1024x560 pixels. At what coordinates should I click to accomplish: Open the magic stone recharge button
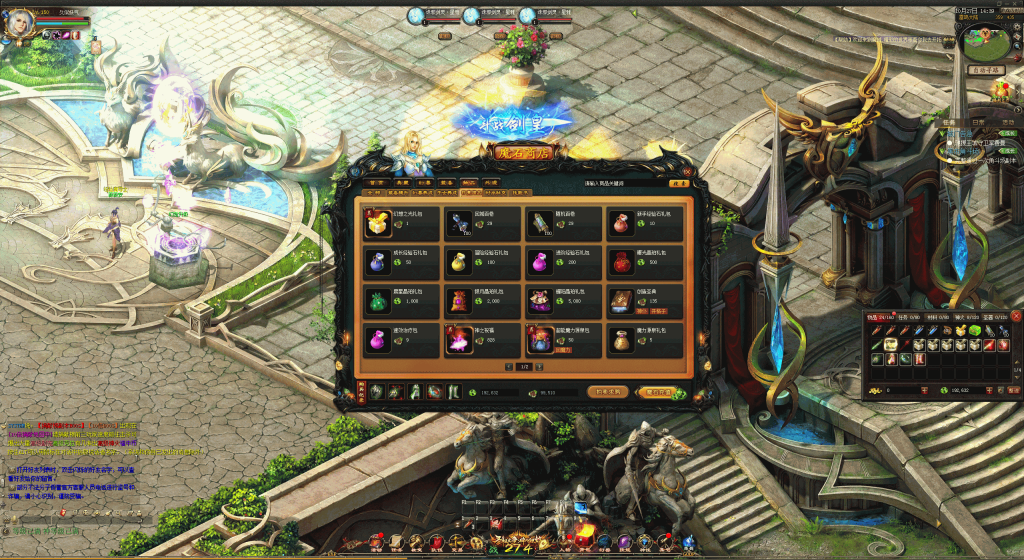tap(660, 392)
